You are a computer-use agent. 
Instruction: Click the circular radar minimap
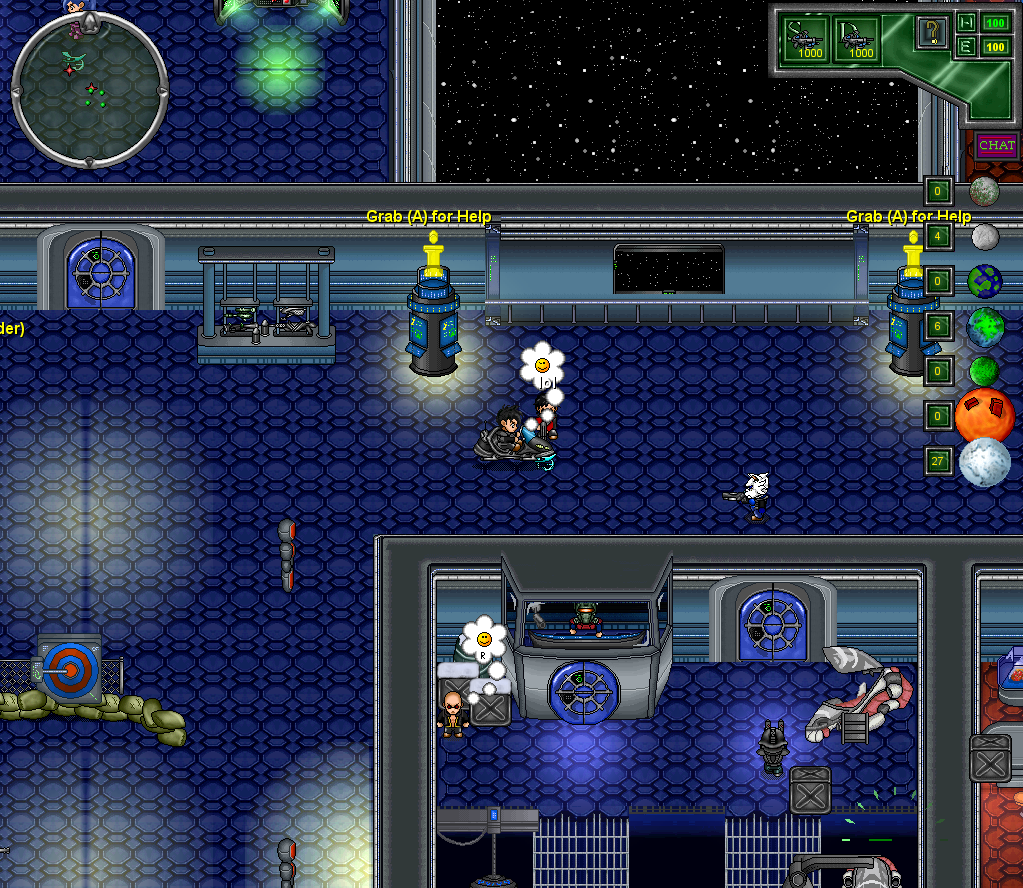[89, 90]
